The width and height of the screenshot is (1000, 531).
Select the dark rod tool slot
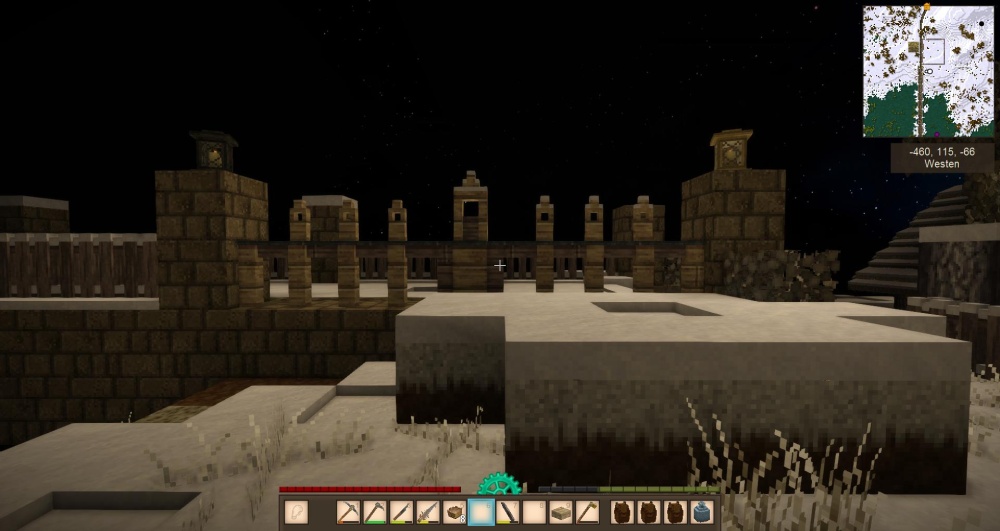point(508,512)
